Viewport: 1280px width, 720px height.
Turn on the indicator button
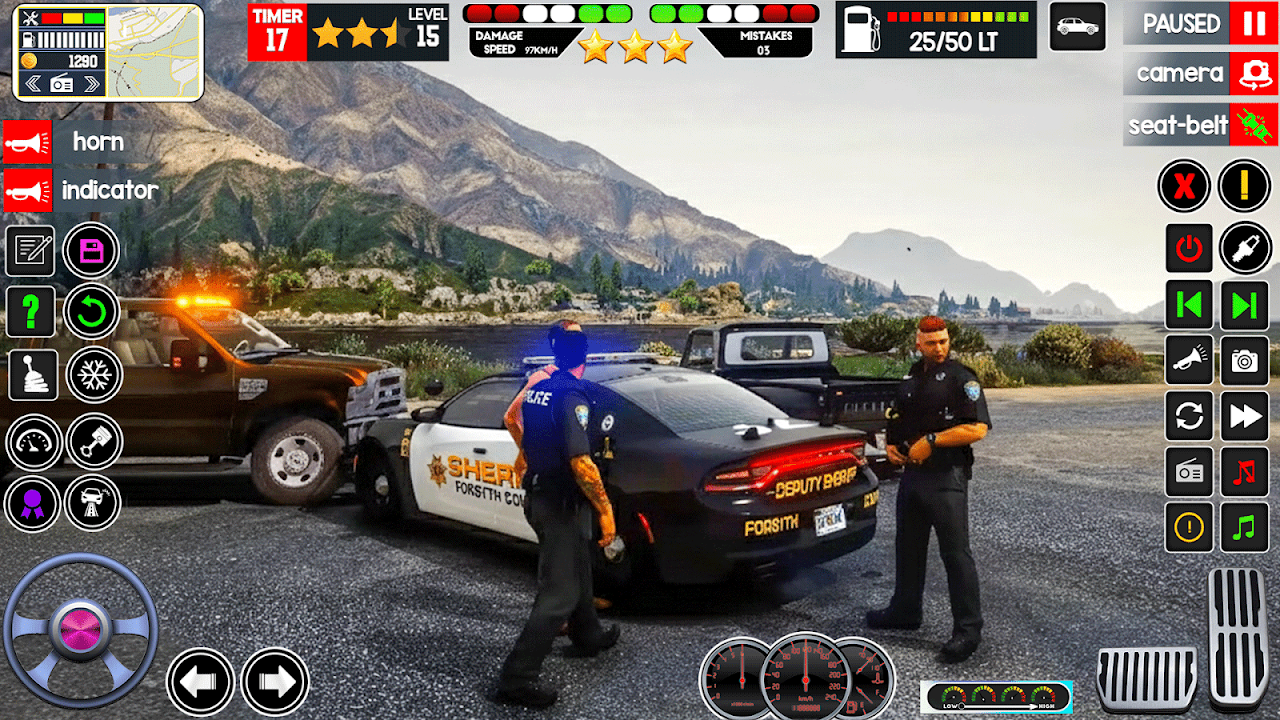pos(28,190)
